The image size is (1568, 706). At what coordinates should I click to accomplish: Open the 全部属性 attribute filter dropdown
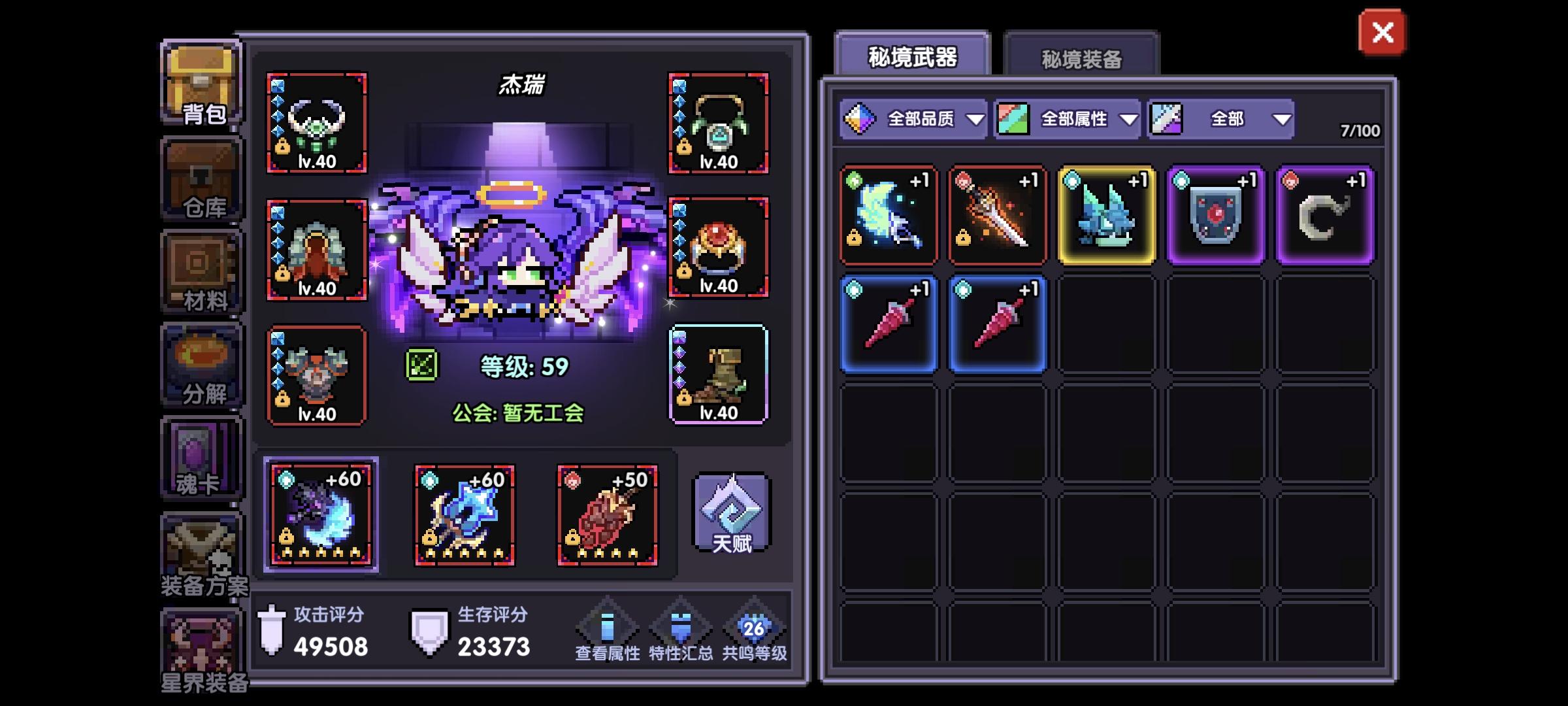1064,120
